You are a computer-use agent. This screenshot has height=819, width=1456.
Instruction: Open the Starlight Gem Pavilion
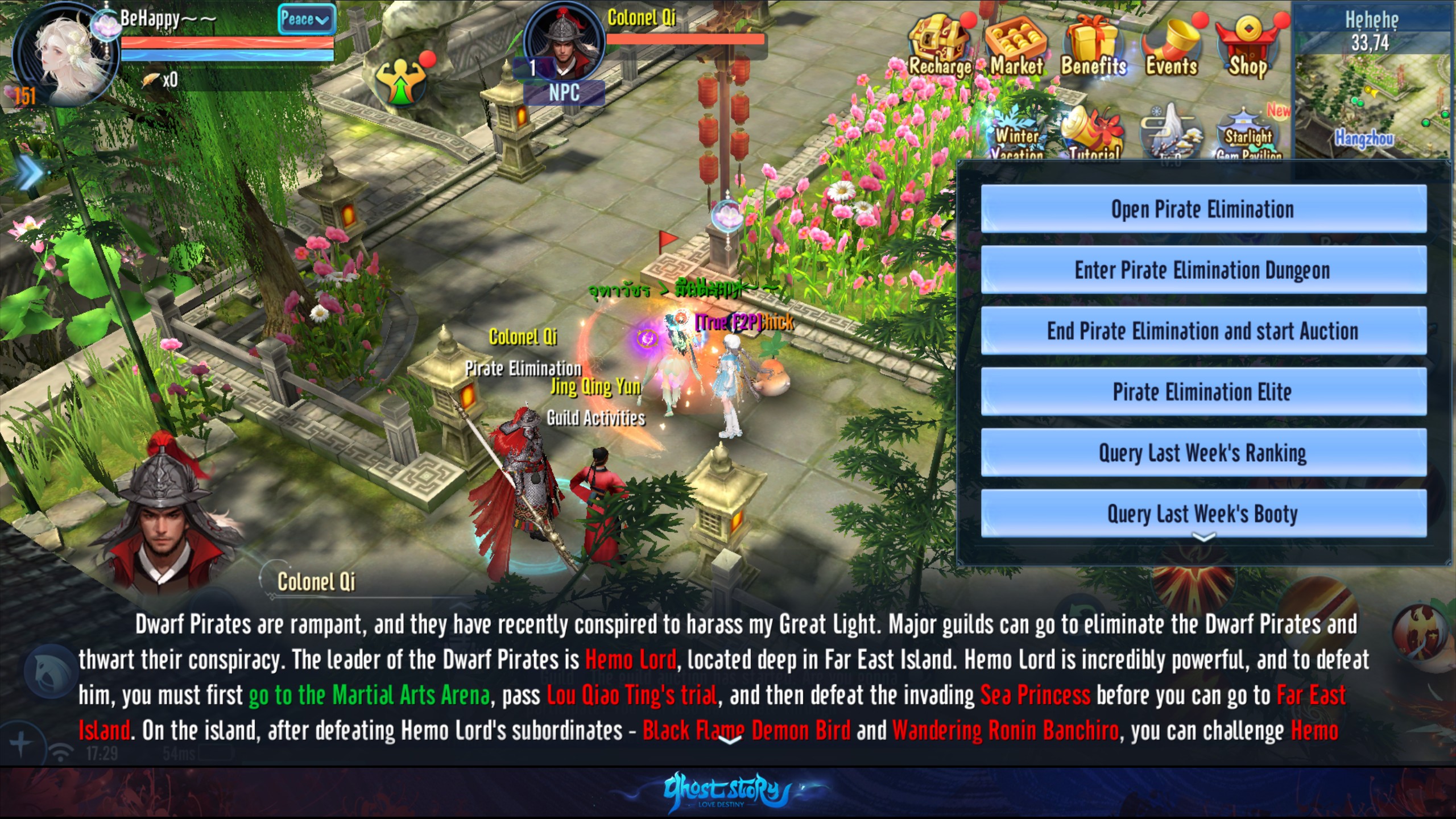[x=1246, y=131]
